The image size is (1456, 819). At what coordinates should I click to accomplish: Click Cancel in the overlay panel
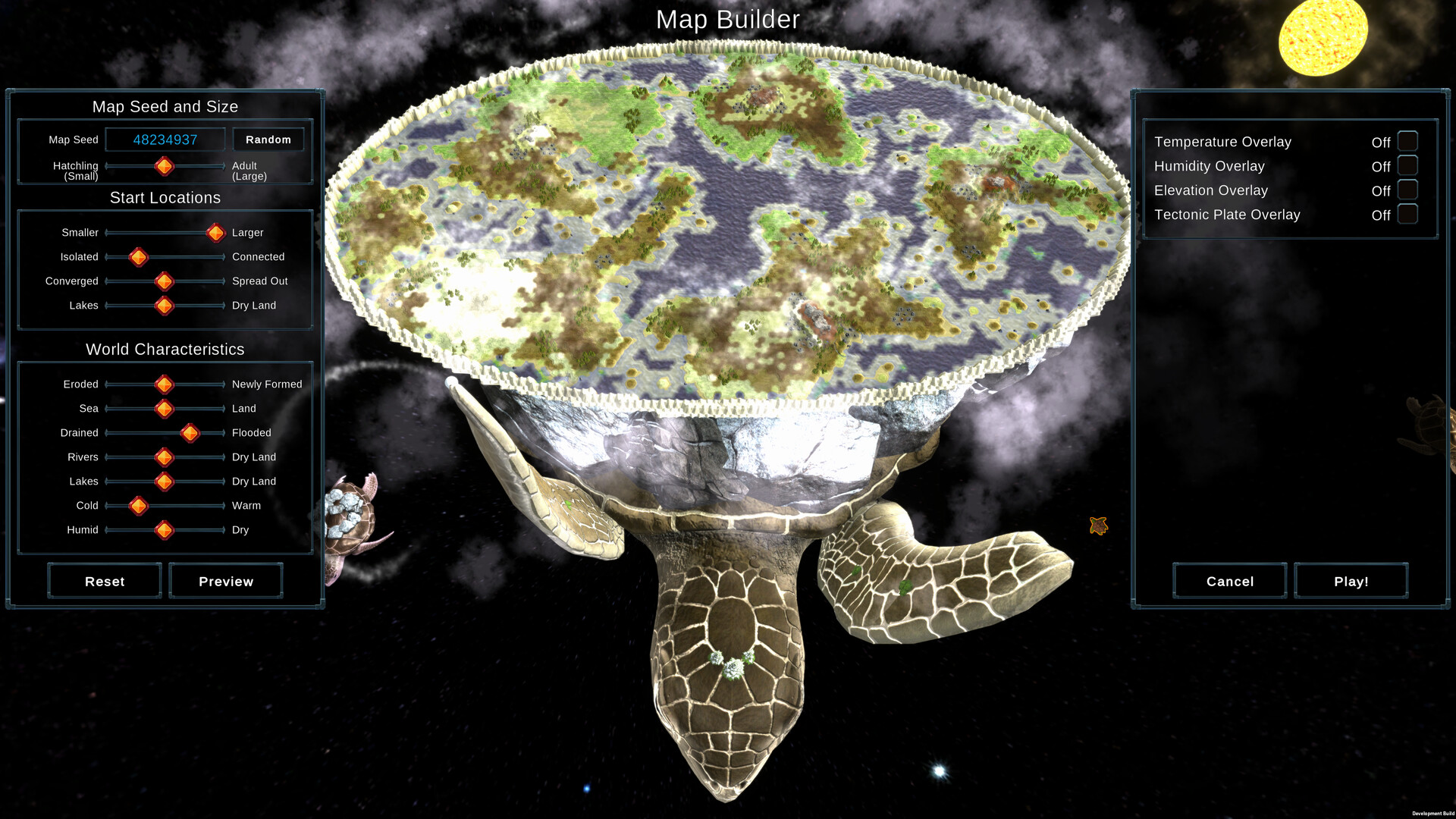pyautogui.click(x=1228, y=581)
